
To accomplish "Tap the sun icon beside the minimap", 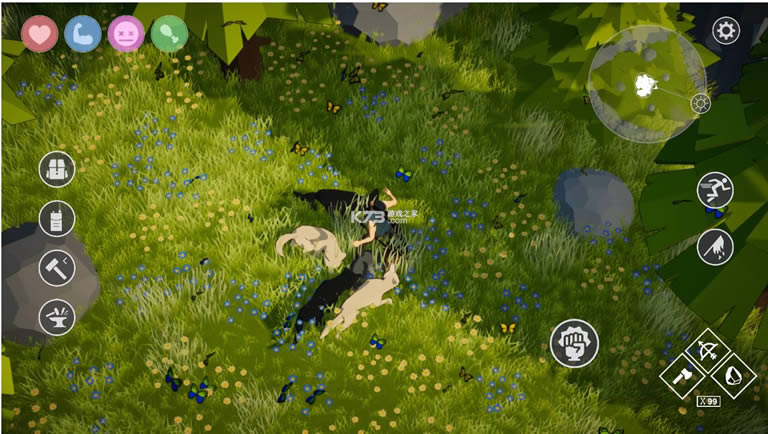I will pos(700,104).
